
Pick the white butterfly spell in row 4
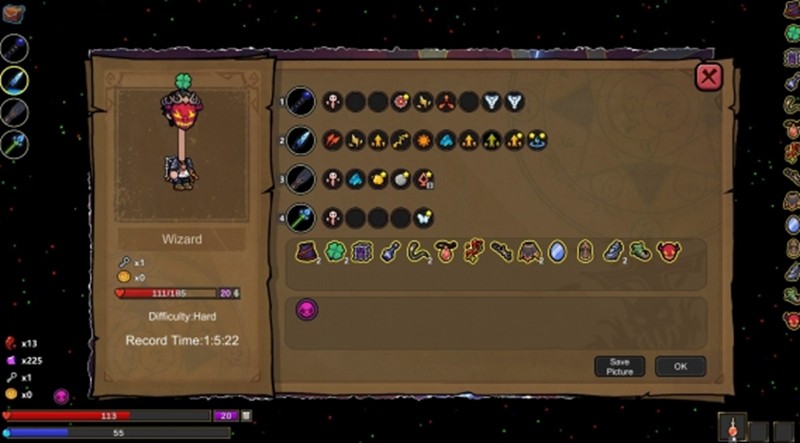(x=423, y=216)
